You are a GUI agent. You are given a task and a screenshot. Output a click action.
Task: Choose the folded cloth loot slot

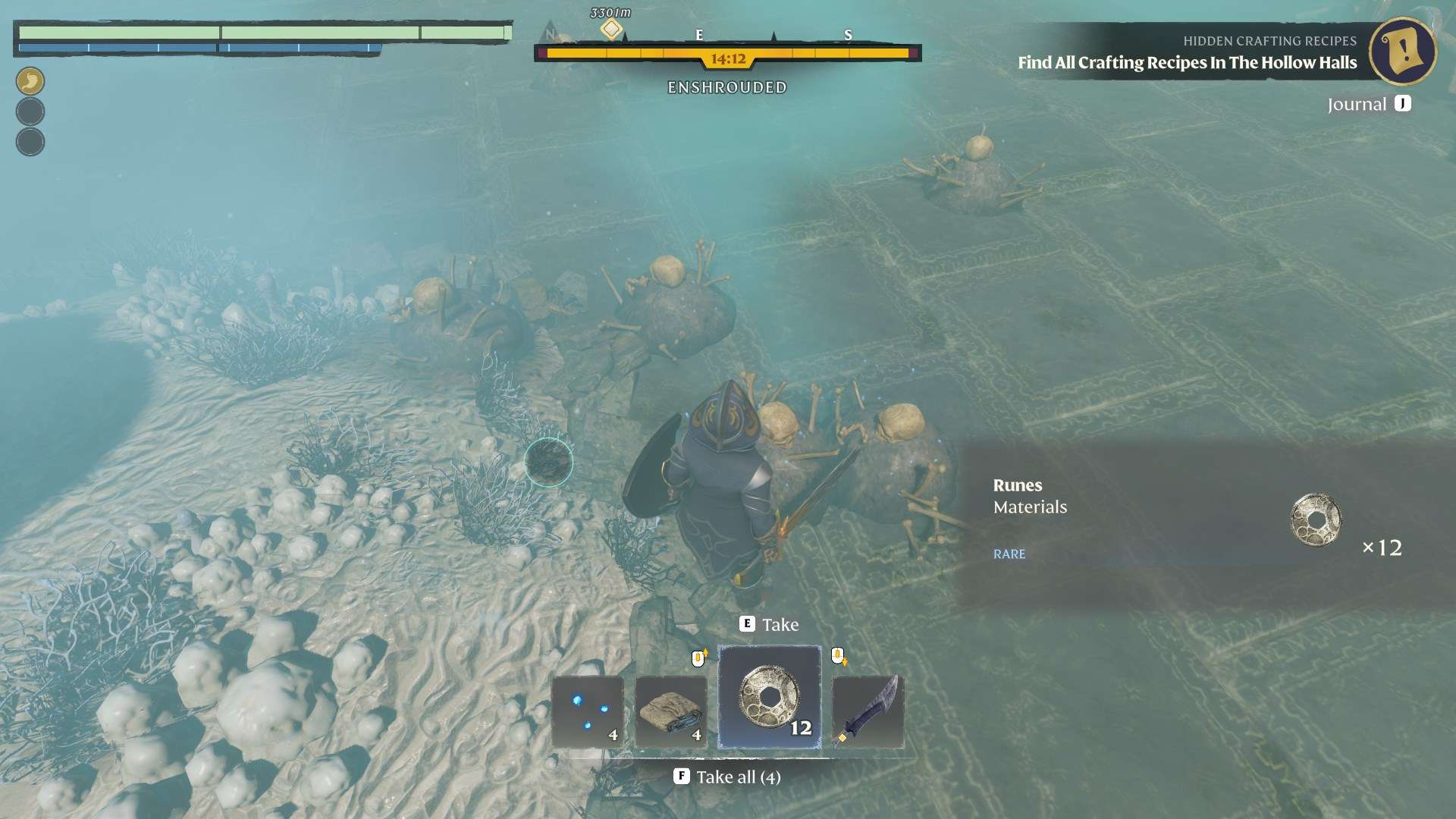pos(671,712)
